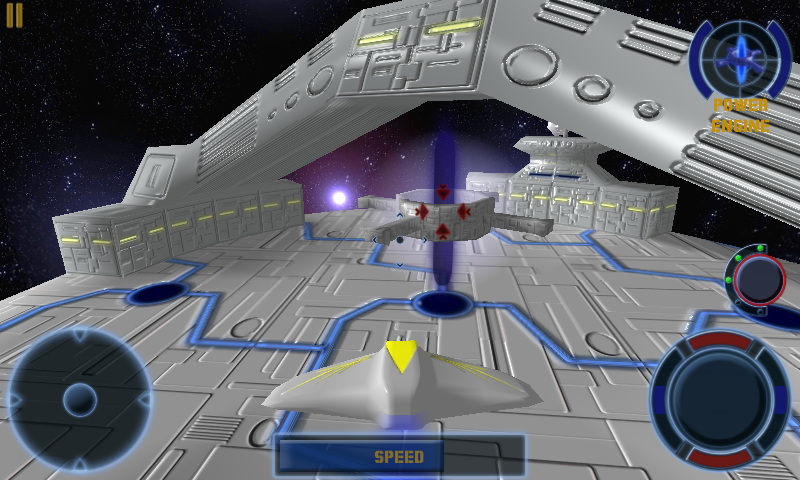Image resolution: width=800 pixels, height=480 pixels.
Task: Tap the small red-ringed secondary button
Action: coord(760,279)
